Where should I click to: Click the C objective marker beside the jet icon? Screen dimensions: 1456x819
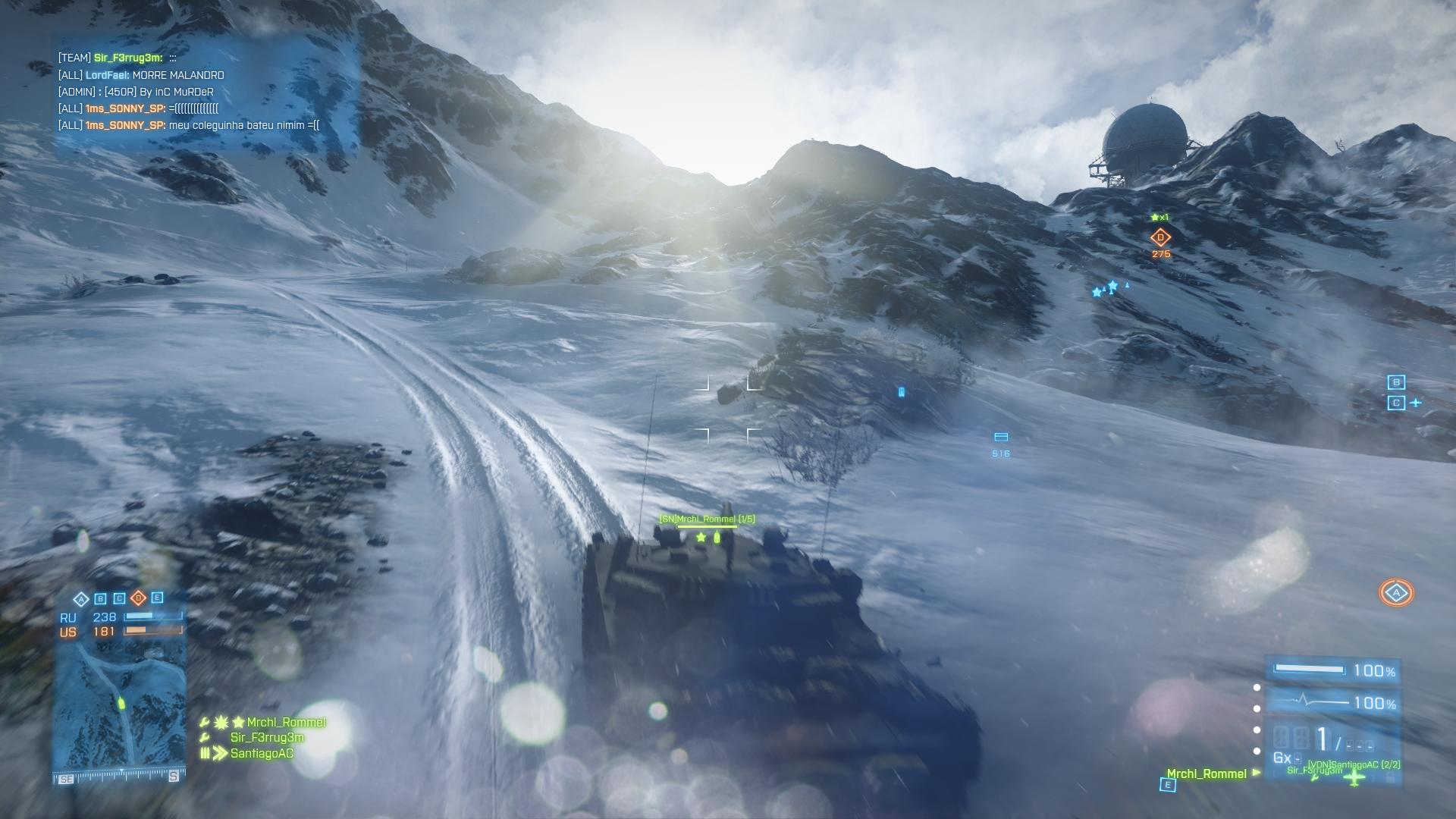pos(1396,403)
